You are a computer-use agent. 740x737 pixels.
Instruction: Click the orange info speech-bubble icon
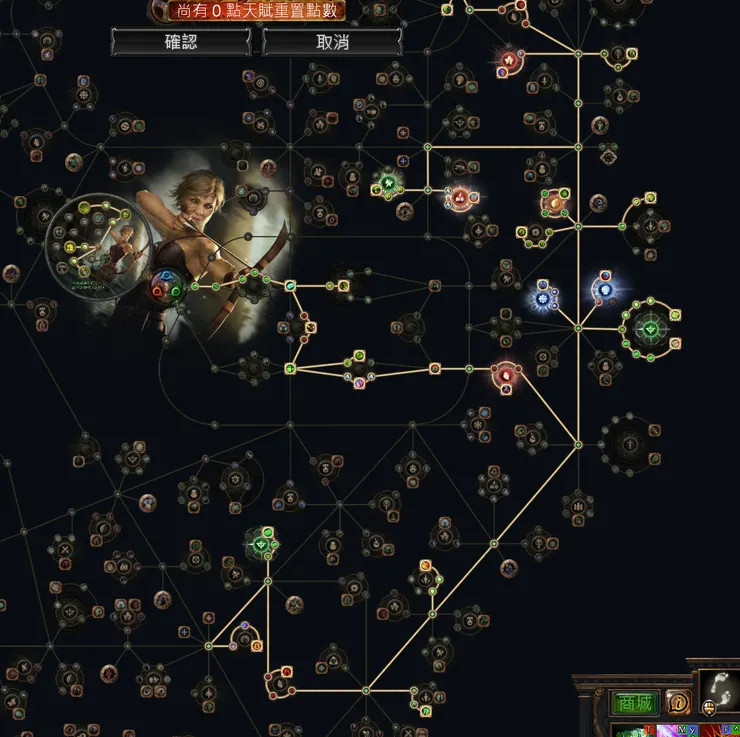(x=679, y=702)
